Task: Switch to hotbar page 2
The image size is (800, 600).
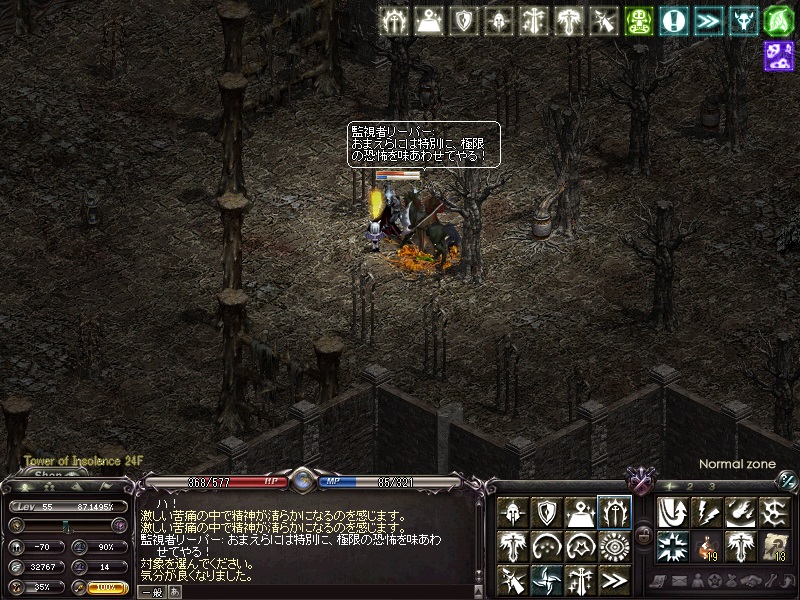Action: point(691,486)
